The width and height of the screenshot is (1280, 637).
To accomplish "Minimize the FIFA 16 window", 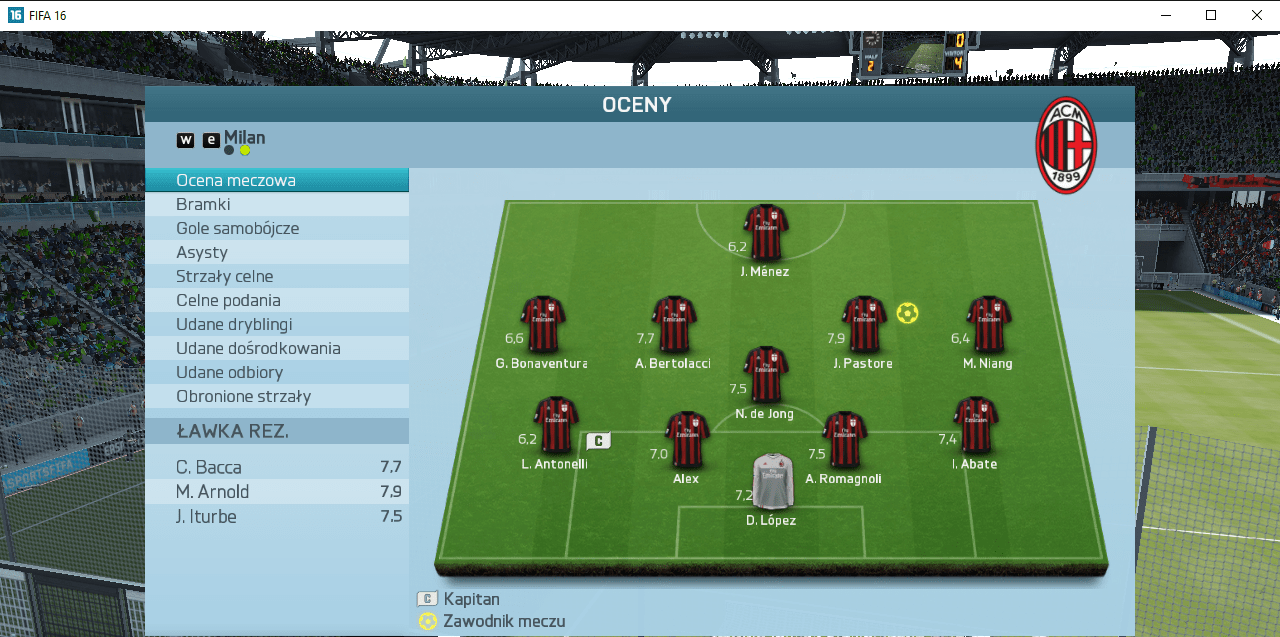I will [1165, 15].
